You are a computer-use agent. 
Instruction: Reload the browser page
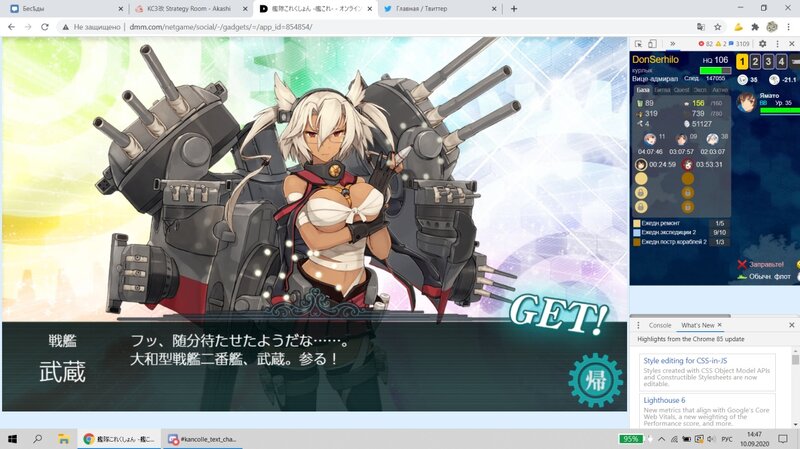(45, 27)
